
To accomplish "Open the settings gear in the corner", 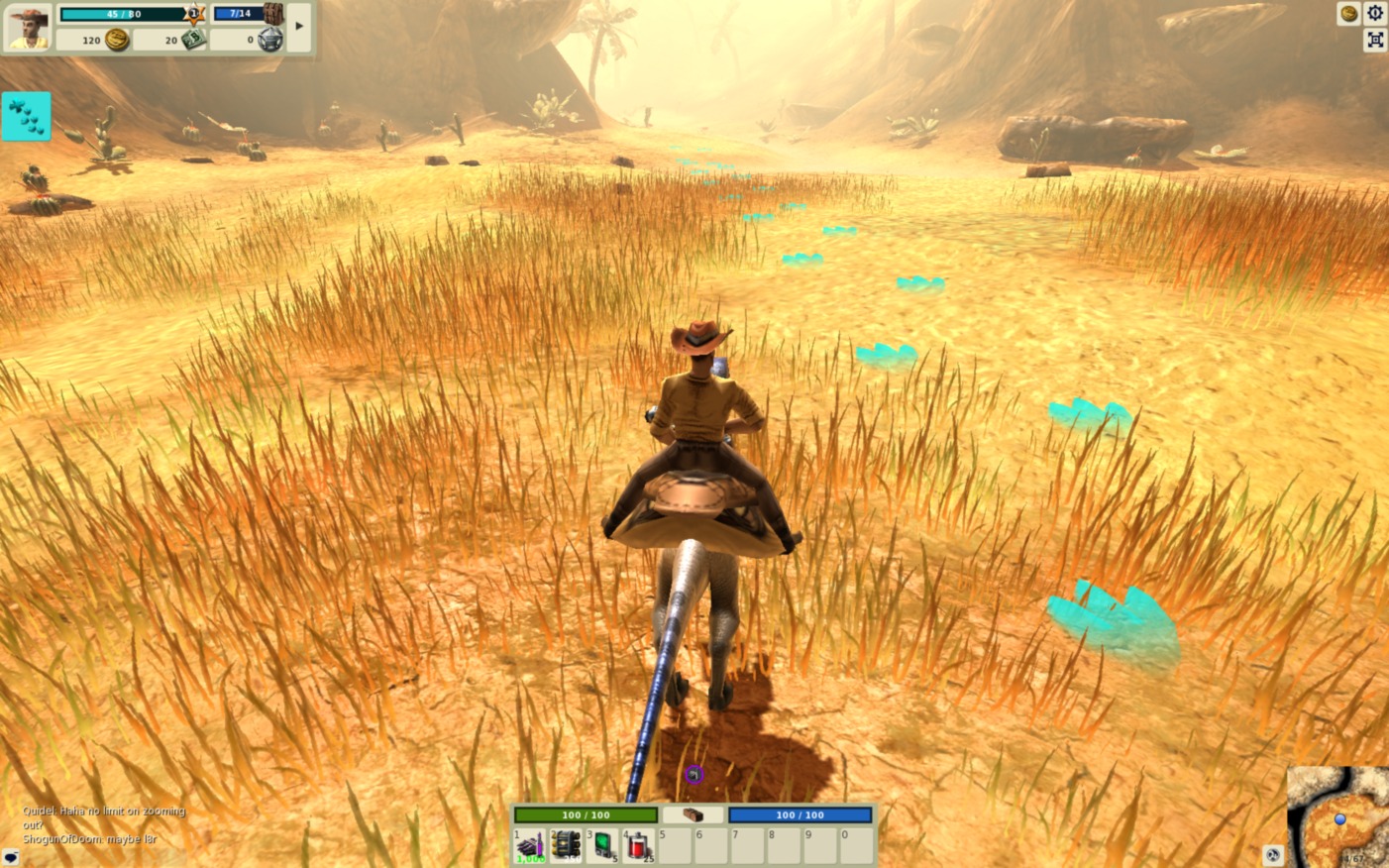I will [x=1375, y=13].
